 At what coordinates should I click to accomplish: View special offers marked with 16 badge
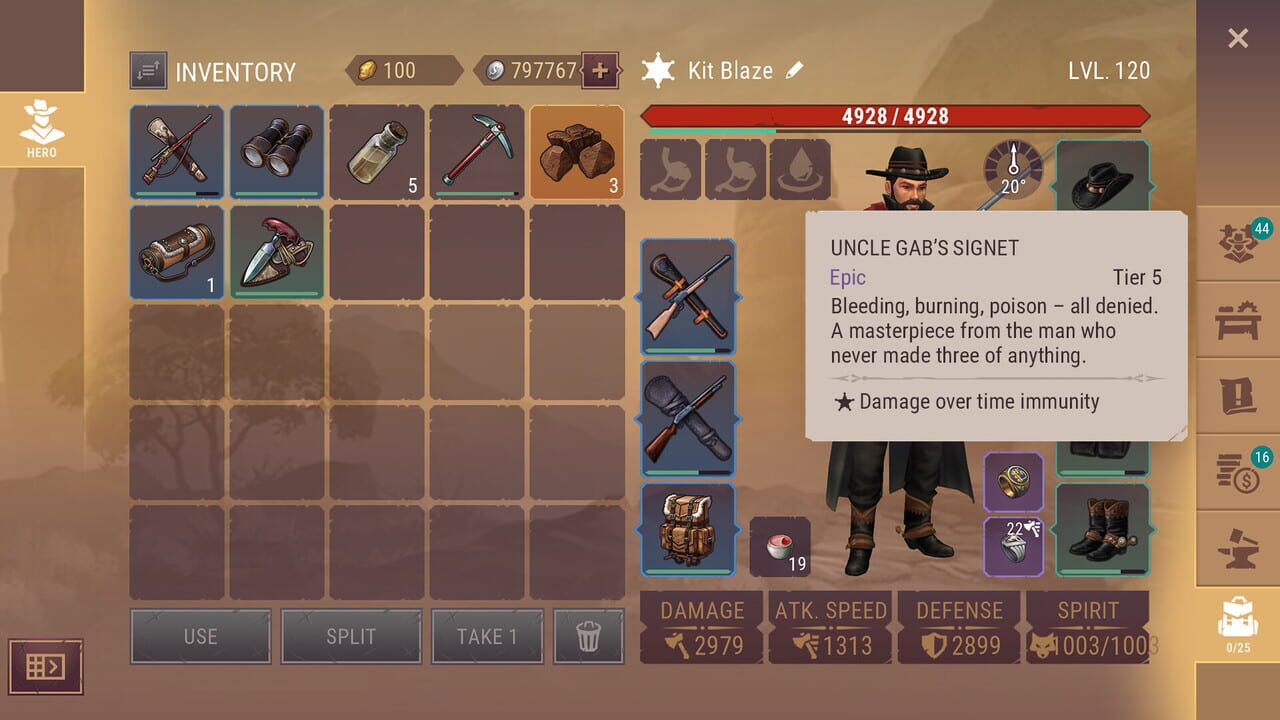click(x=1240, y=473)
